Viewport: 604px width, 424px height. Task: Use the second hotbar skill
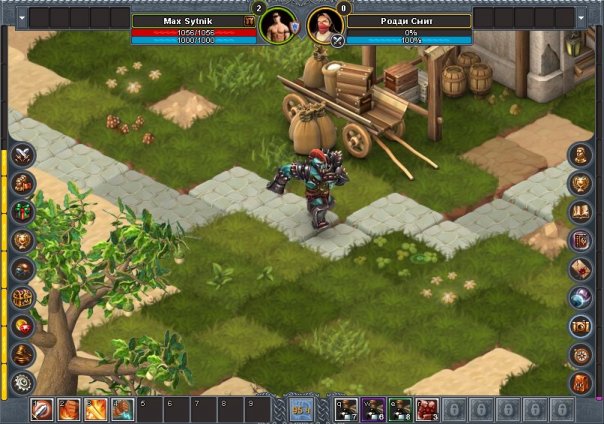(69, 409)
